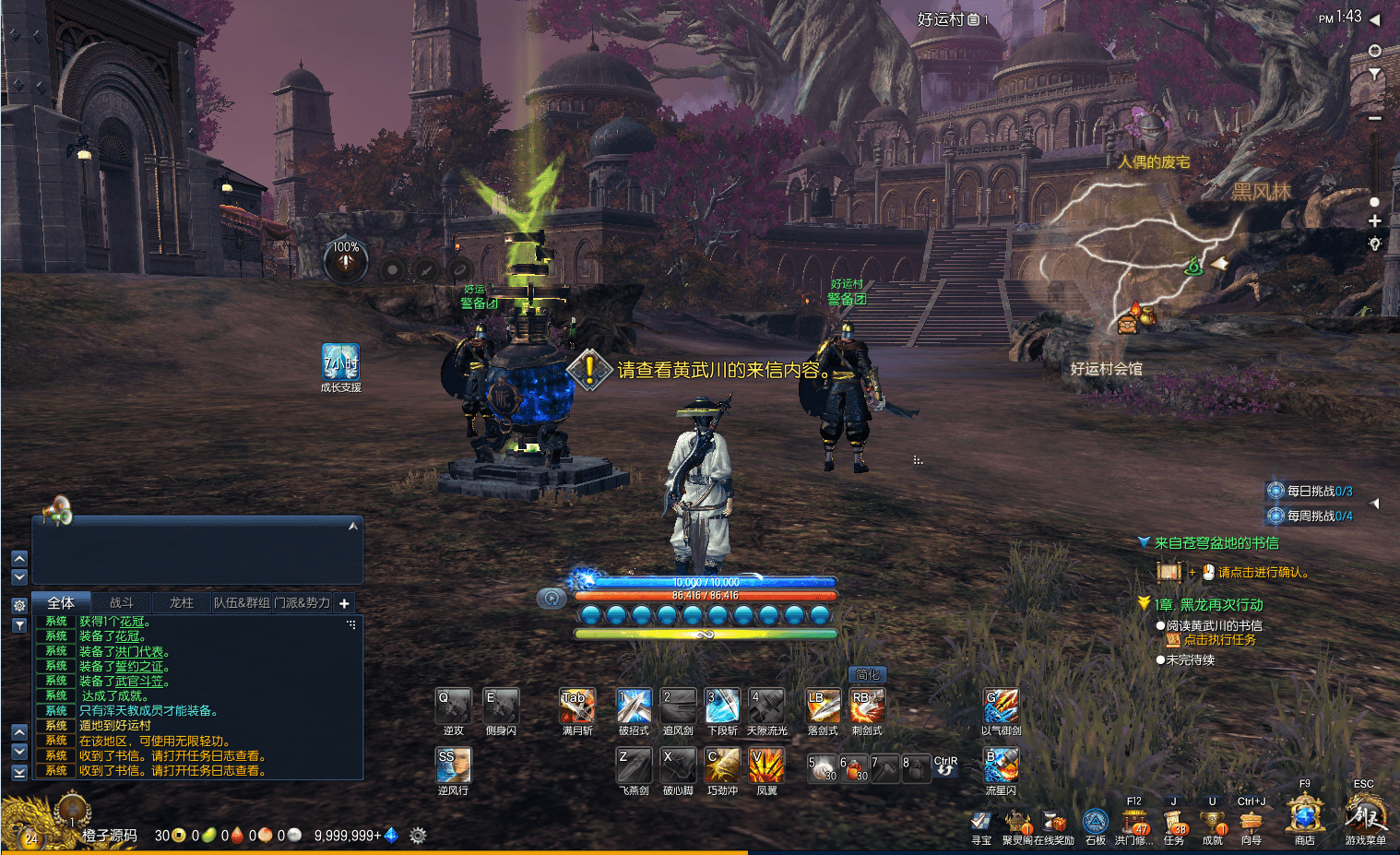1400x855 pixels.
Task: Click the 点击执行任务 quest link
Action: [1219, 640]
